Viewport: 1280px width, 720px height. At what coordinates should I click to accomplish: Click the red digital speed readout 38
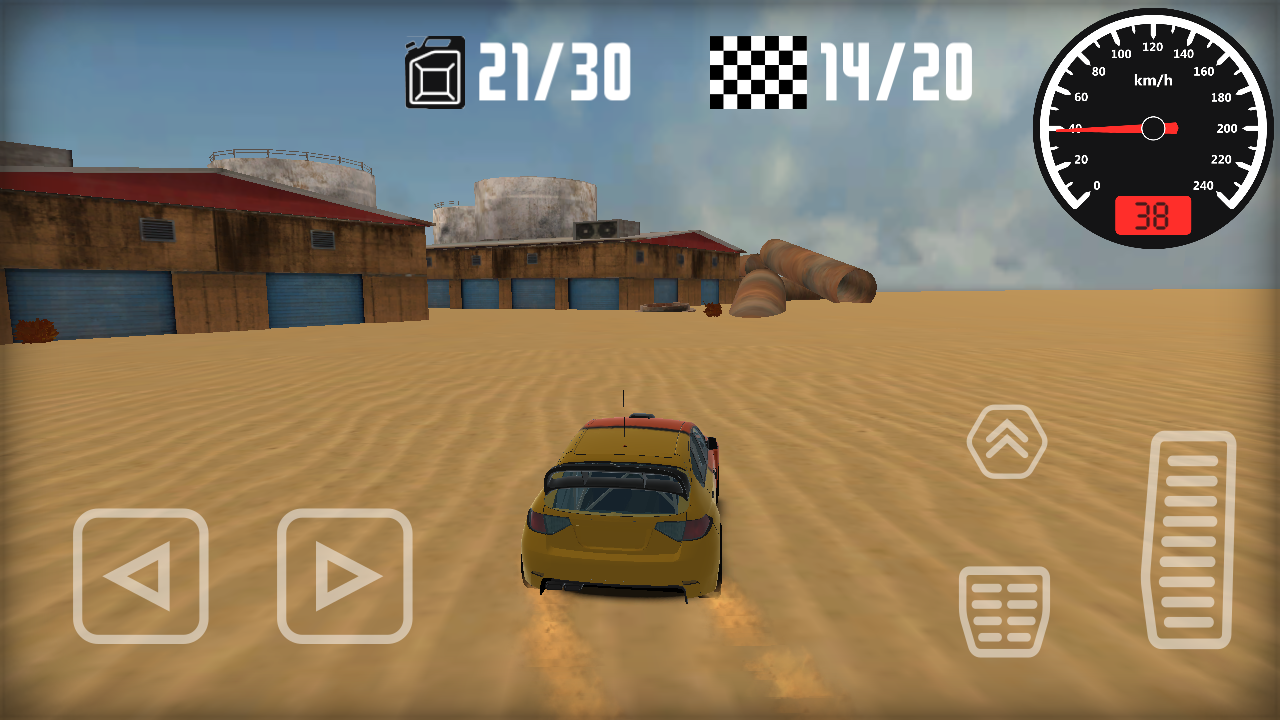click(x=1152, y=214)
